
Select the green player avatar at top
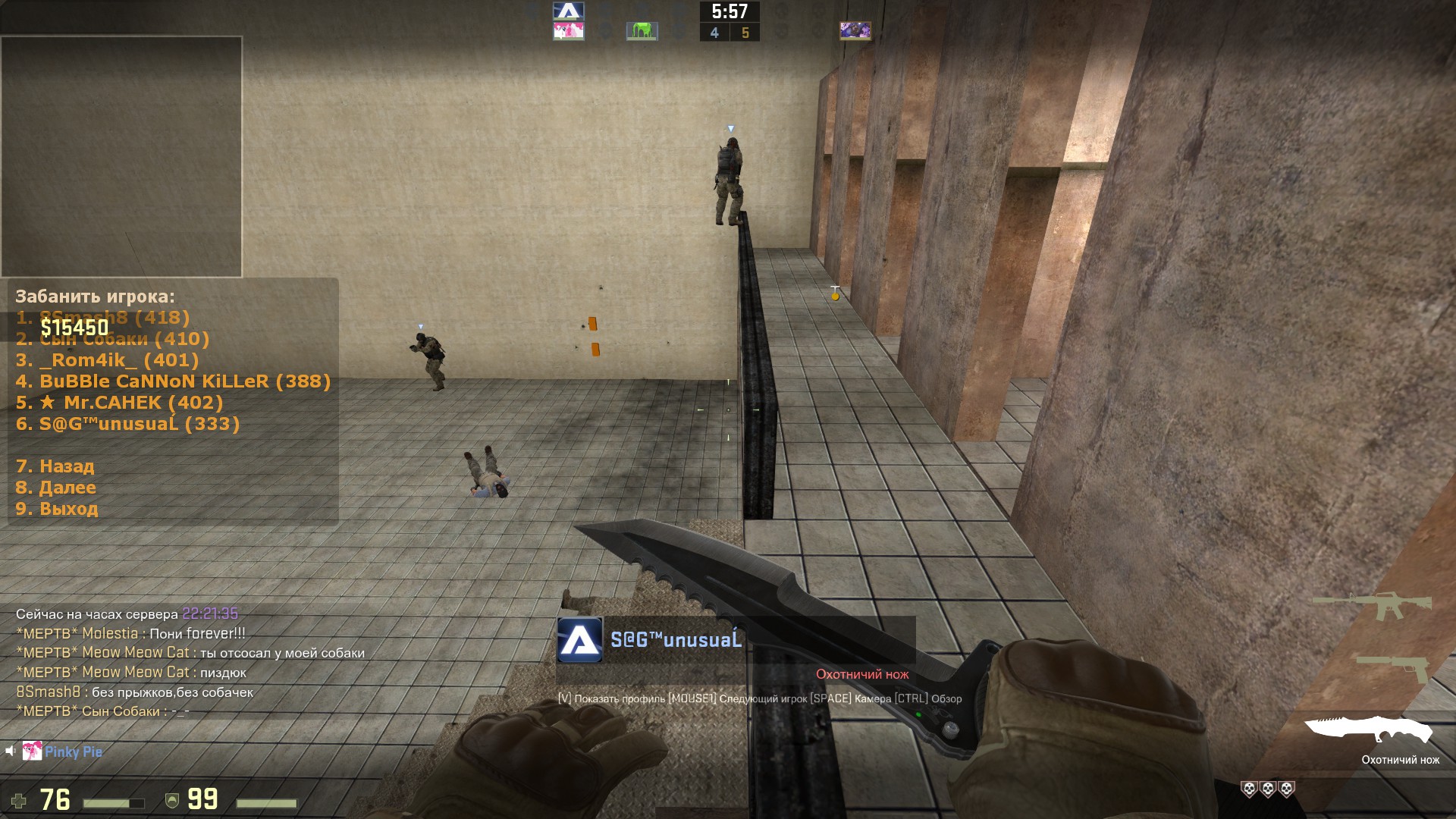(641, 31)
